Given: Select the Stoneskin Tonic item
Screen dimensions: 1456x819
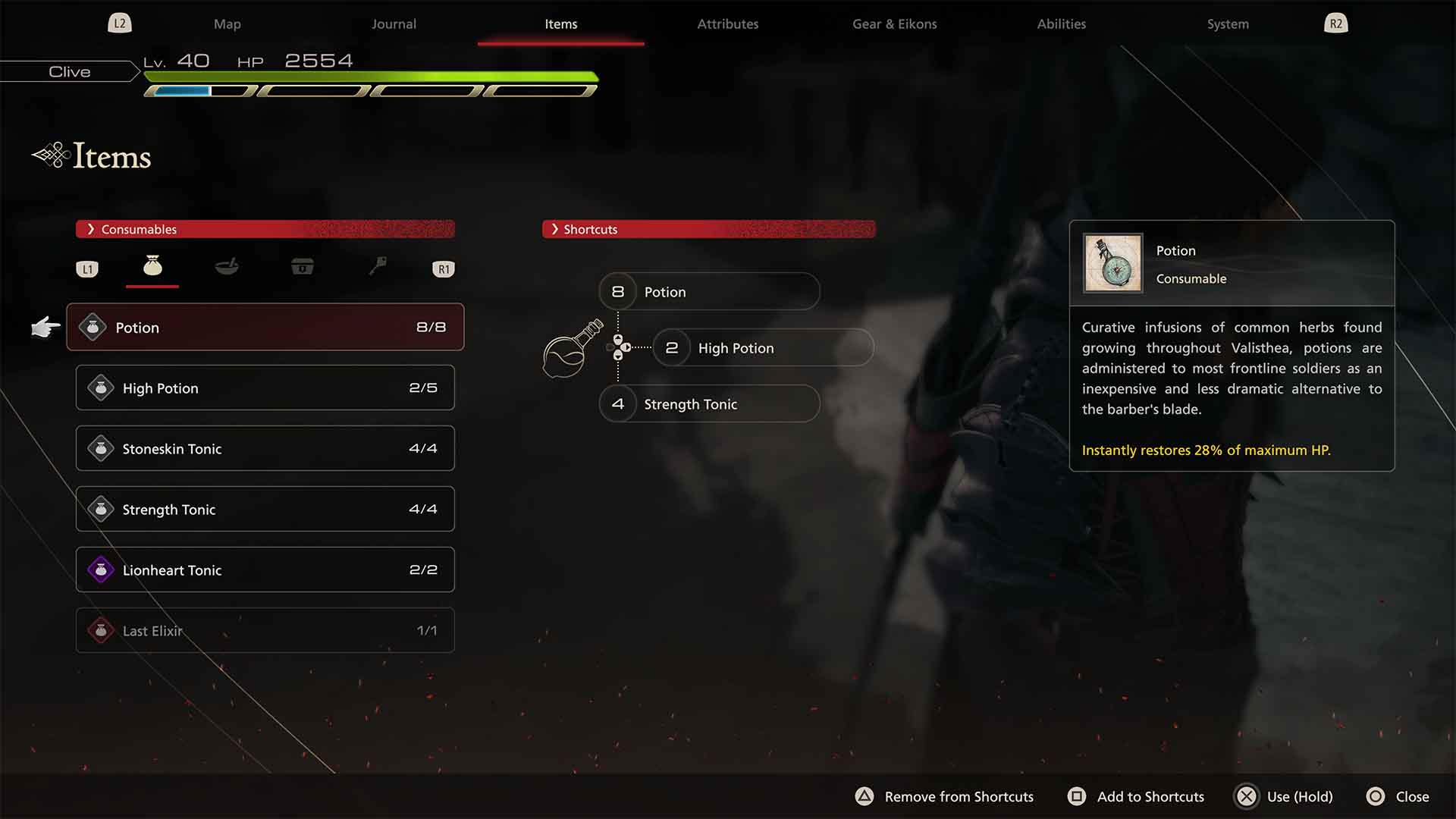Looking at the screenshot, I should (265, 448).
